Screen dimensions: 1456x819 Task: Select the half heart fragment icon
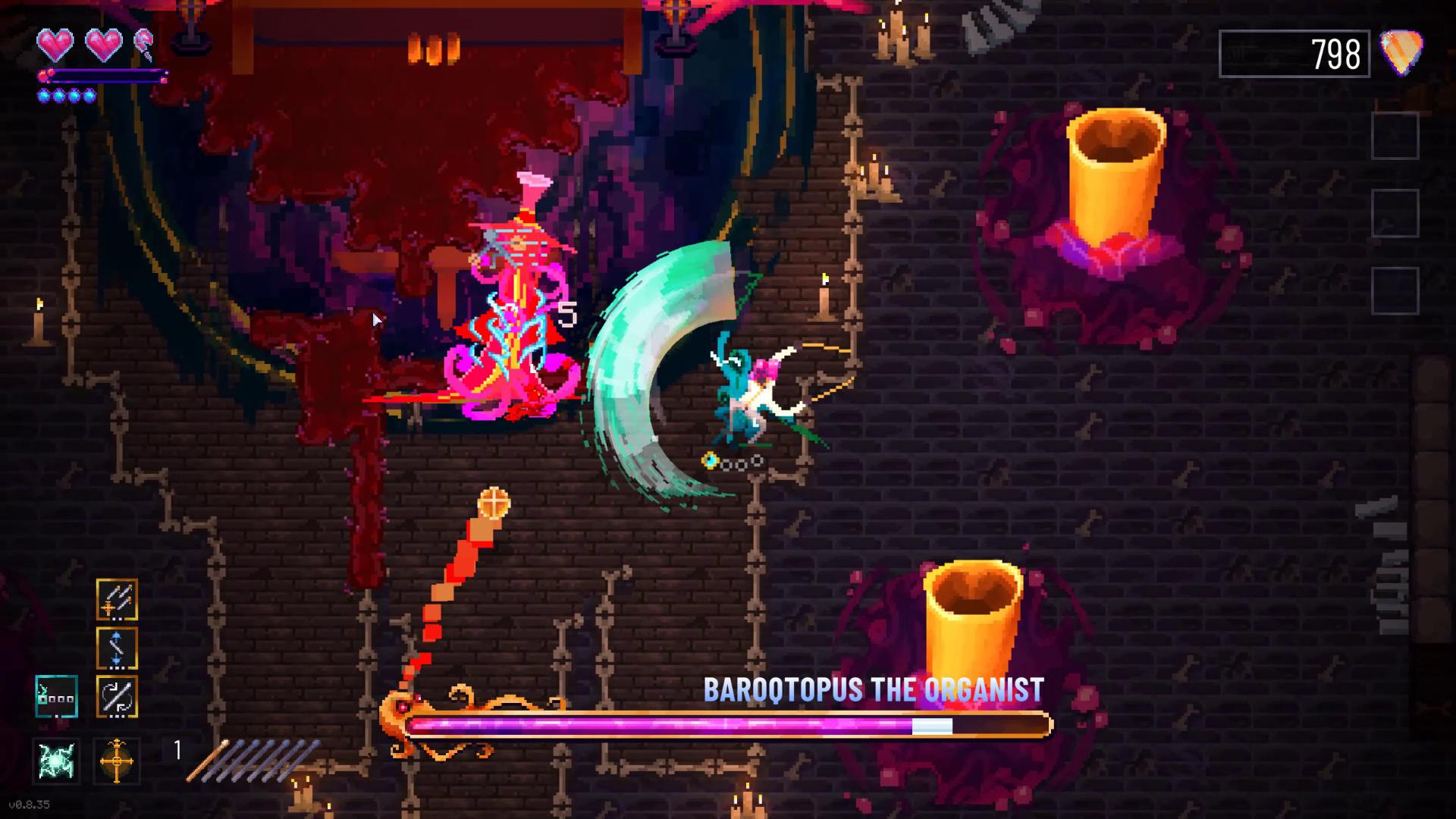click(143, 43)
